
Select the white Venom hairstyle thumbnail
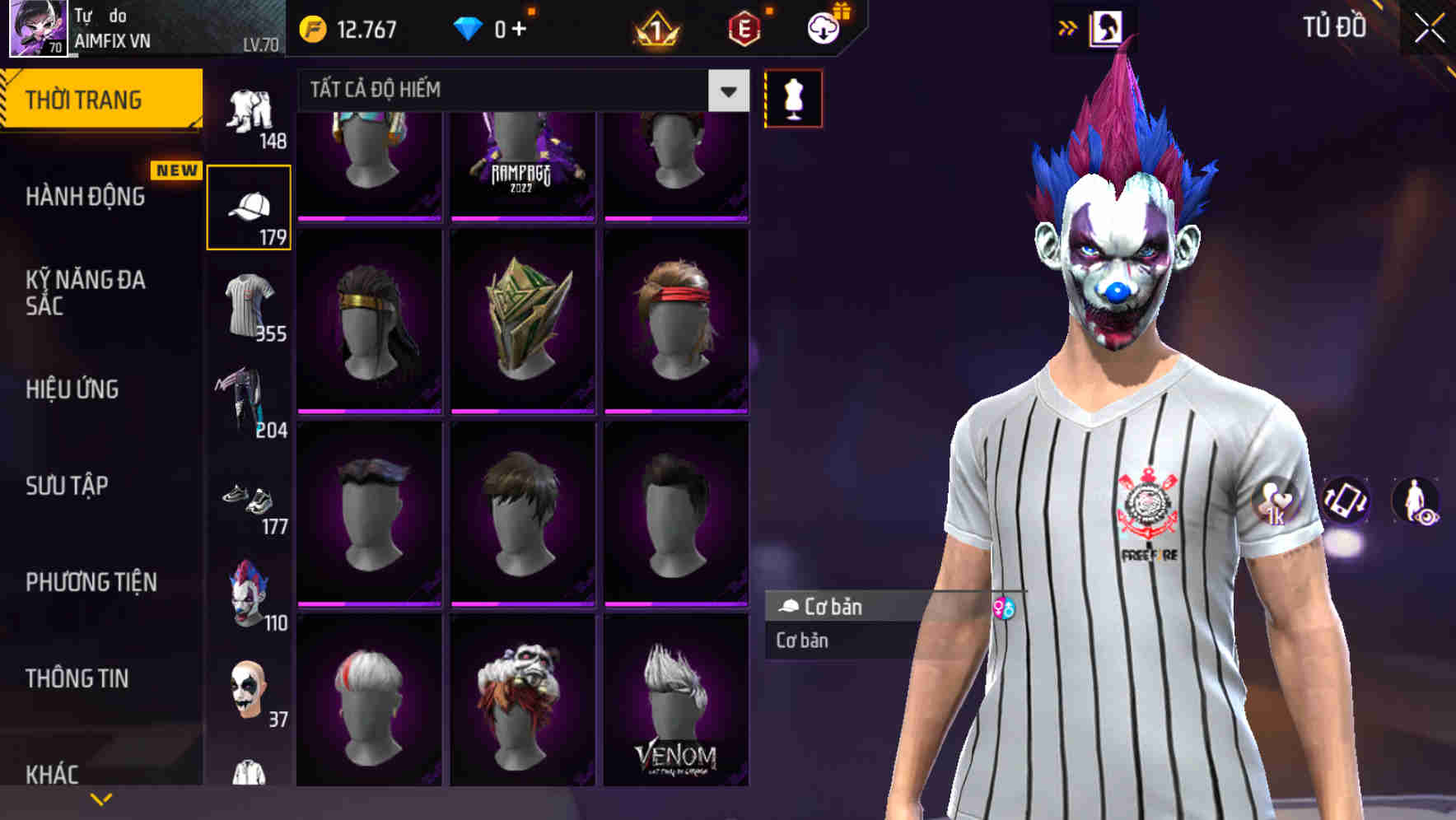pos(675,704)
